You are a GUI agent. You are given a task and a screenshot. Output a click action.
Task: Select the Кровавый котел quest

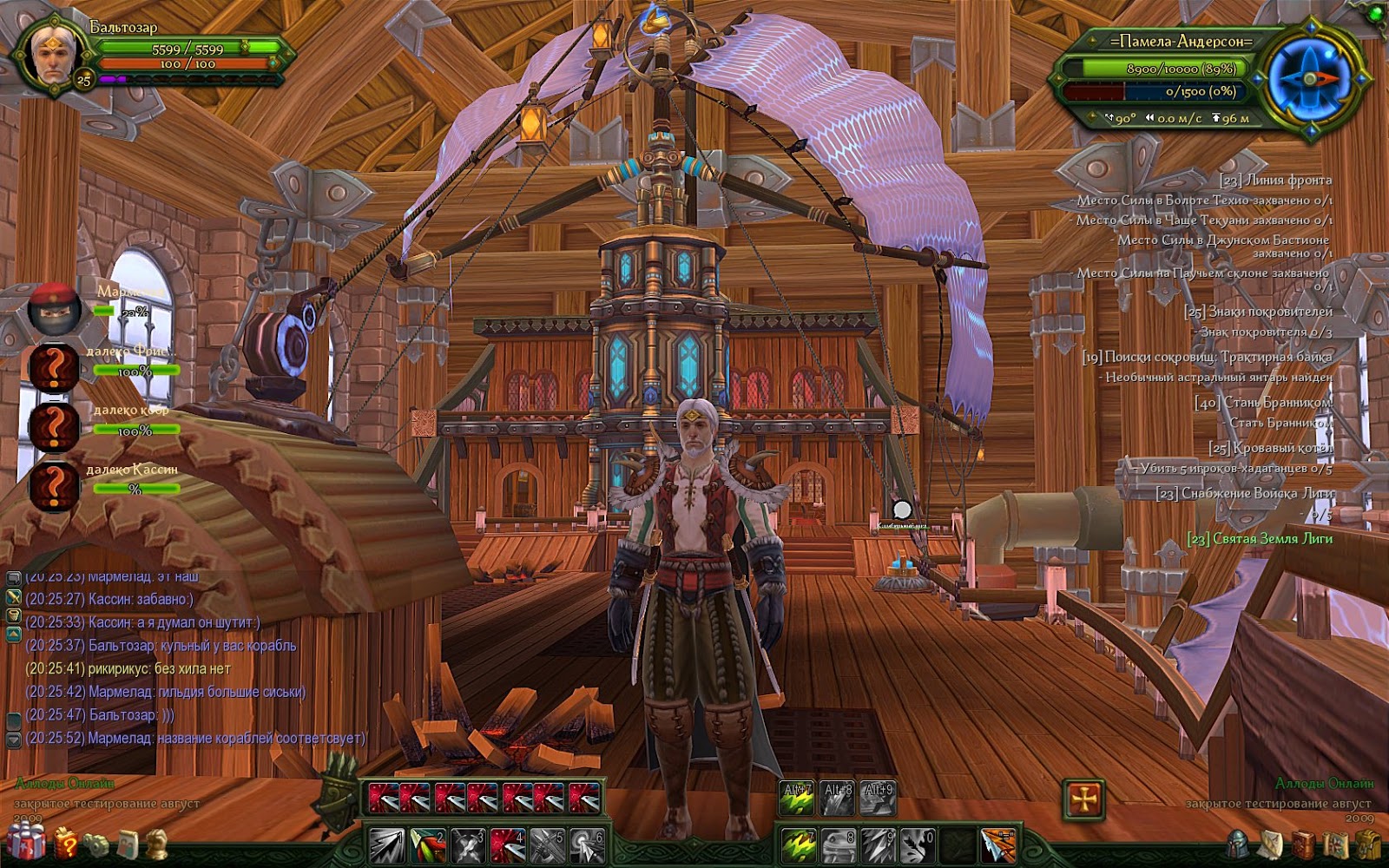point(1270,448)
